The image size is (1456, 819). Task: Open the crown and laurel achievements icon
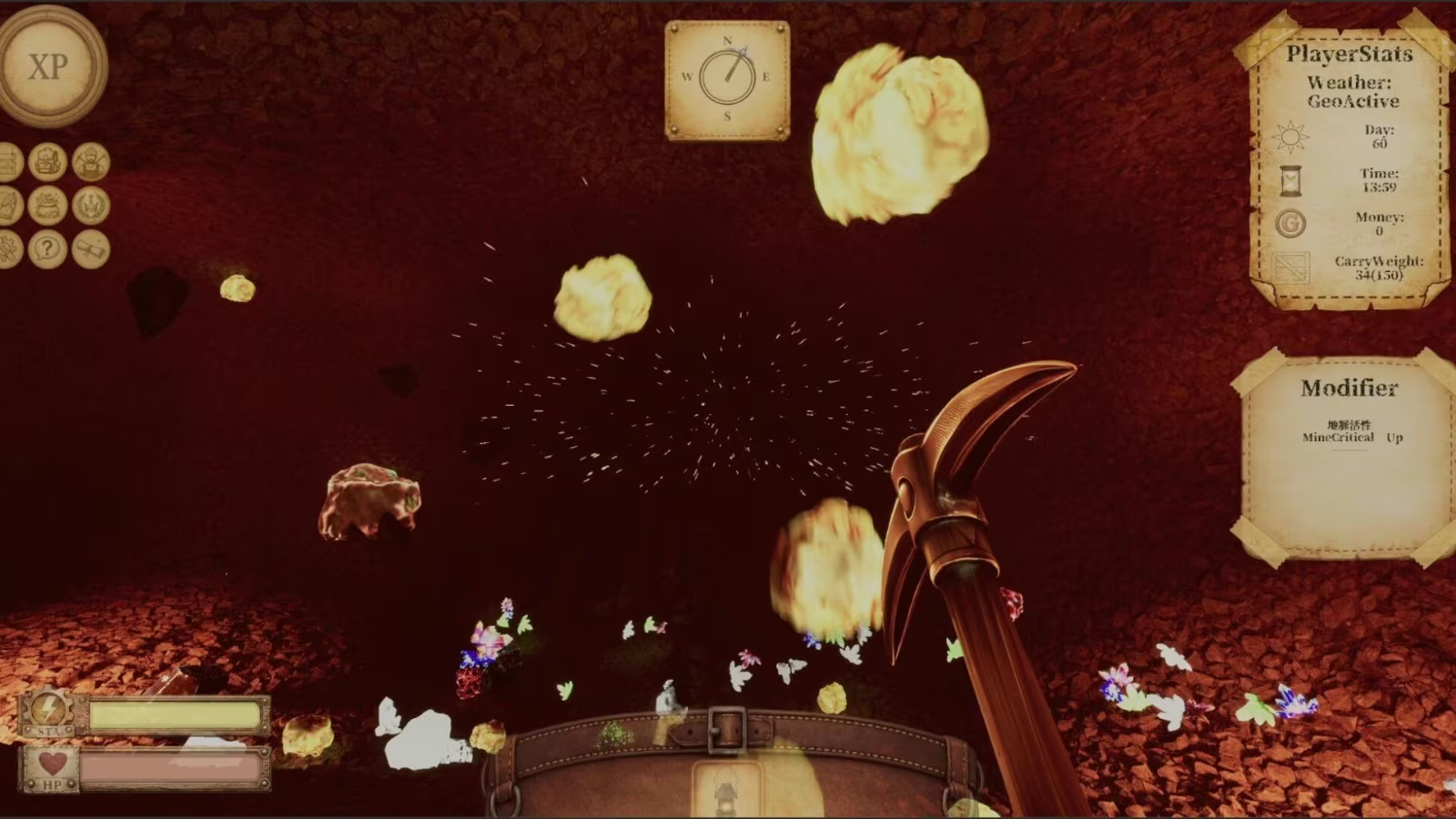[91, 206]
